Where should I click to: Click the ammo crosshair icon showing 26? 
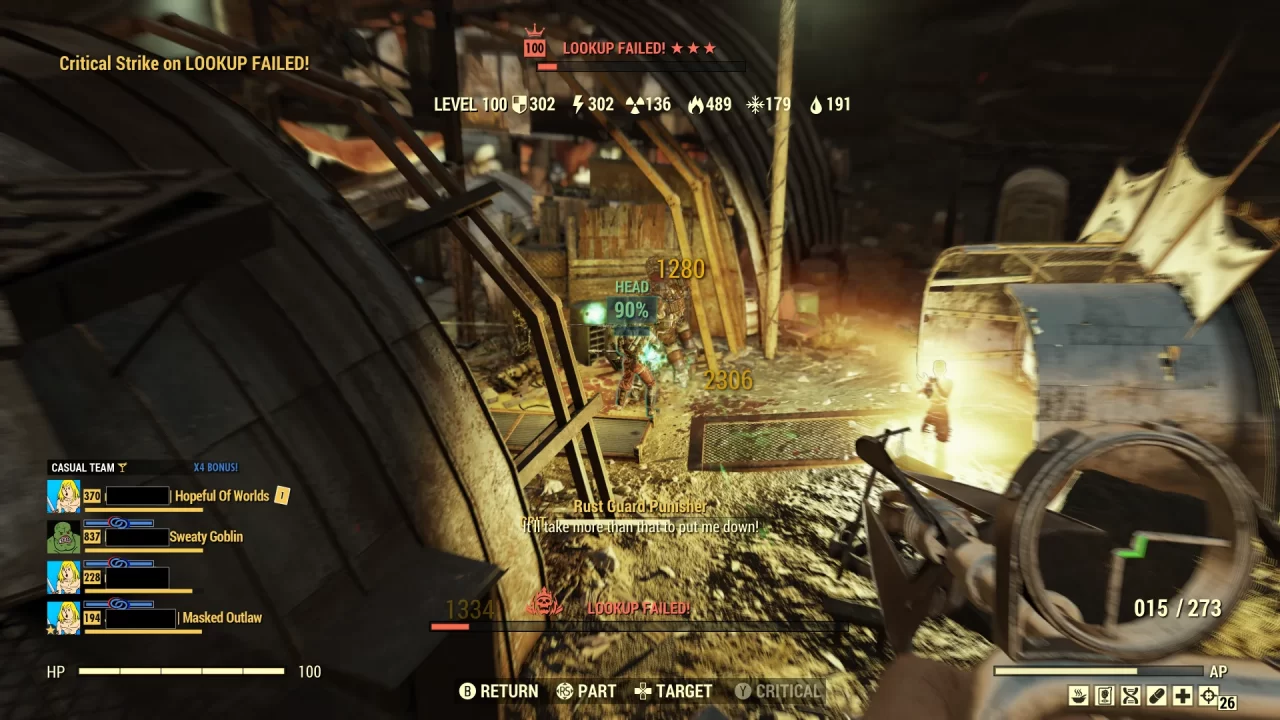(x=1209, y=695)
